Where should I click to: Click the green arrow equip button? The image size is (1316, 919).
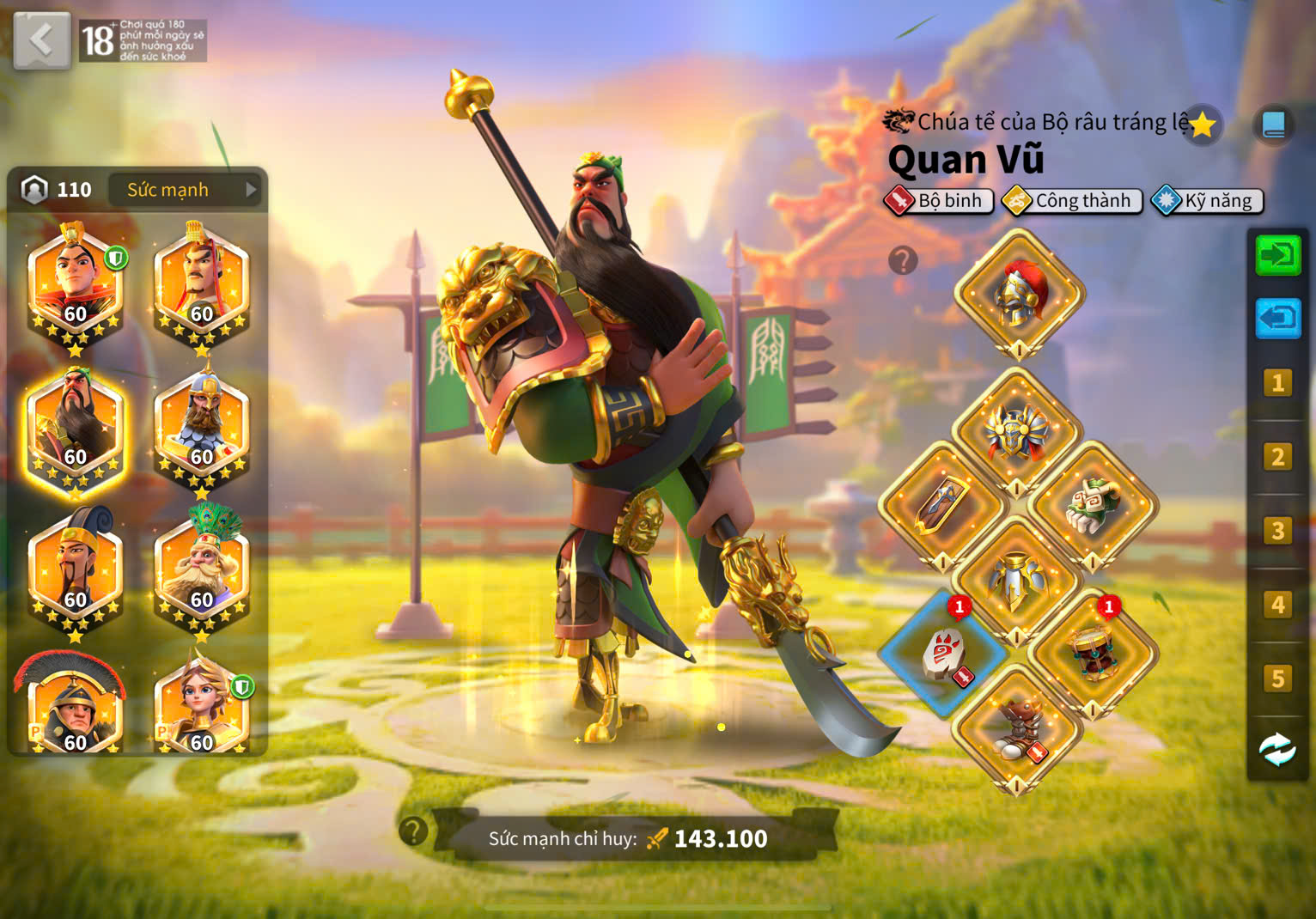pos(1277,255)
